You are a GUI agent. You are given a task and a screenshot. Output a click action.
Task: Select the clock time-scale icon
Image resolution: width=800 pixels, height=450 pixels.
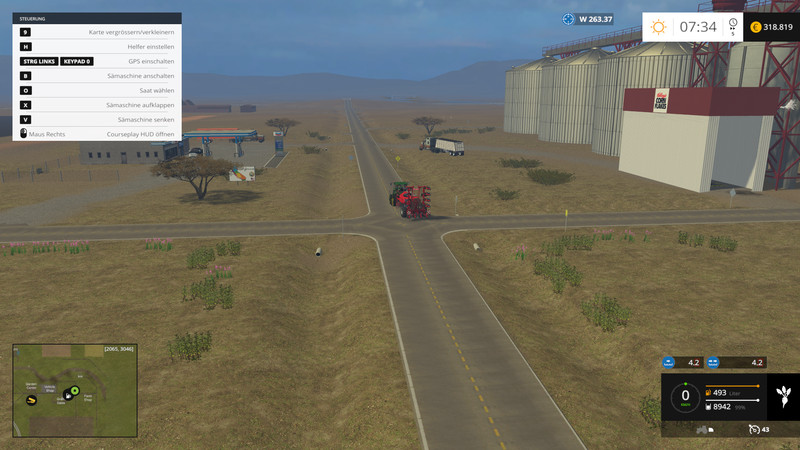(x=733, y=24)
